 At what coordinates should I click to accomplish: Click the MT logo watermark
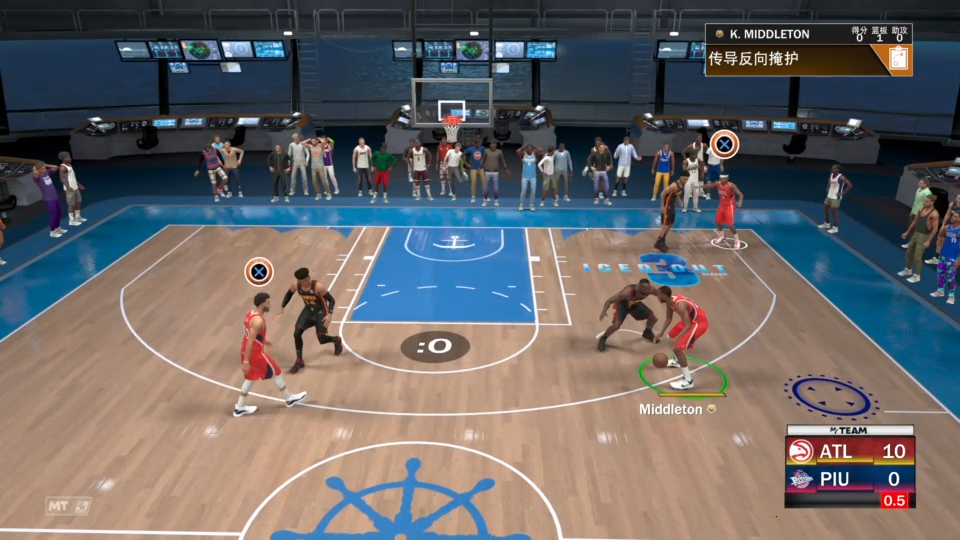(x=68, y=506)
